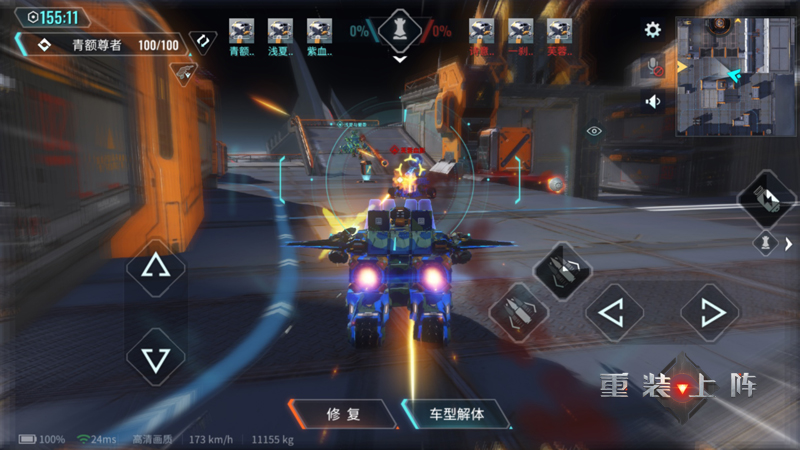Tap the red-triangle fire button
Screen dimensions: 800x450
point(682,386)
